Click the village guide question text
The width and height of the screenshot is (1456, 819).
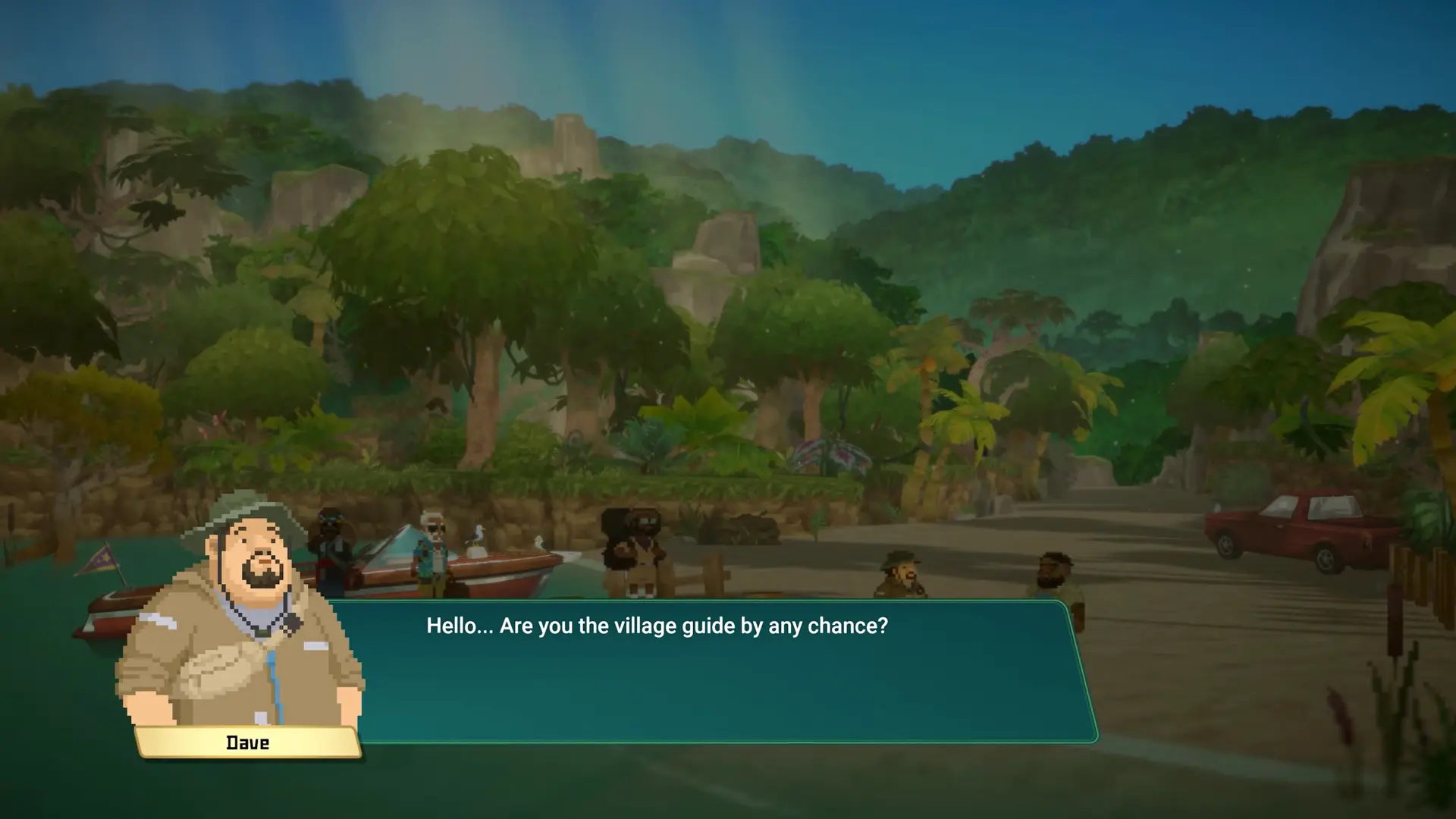(x=658, y=626)
